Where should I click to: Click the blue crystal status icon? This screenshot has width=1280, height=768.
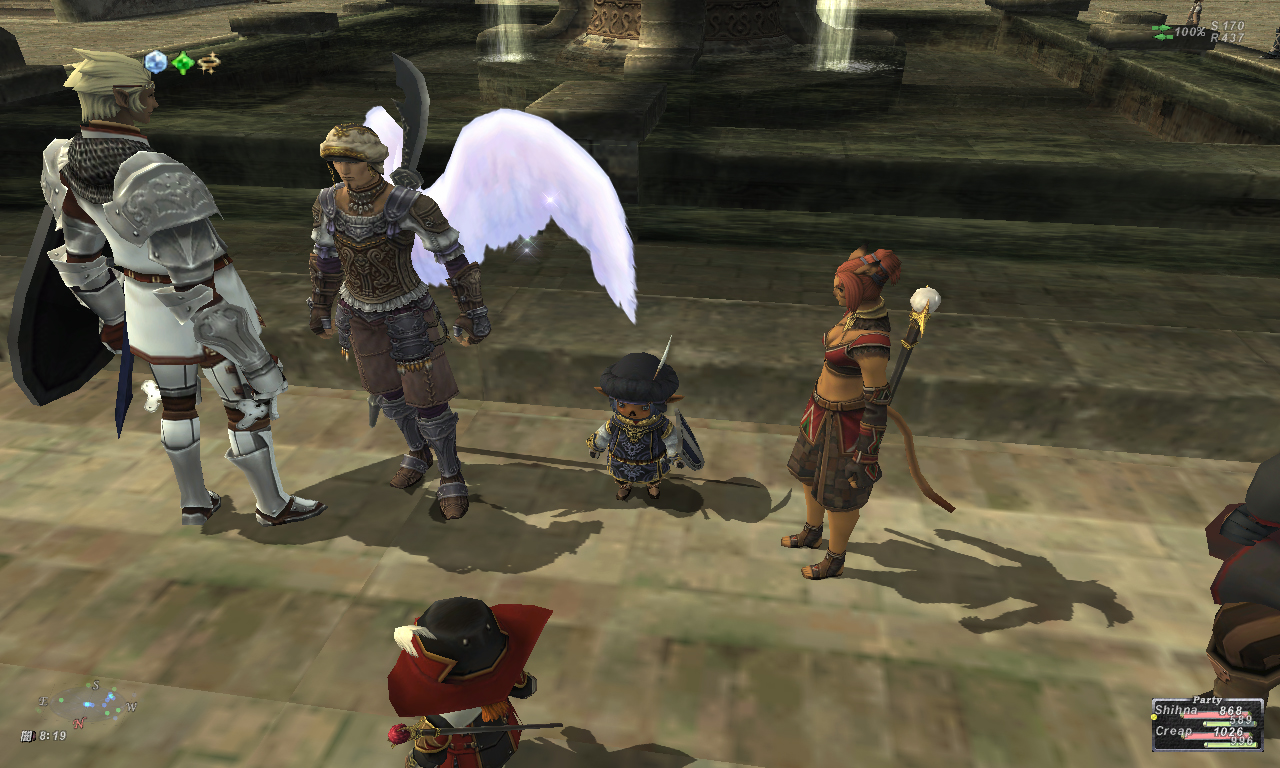[156, 63]
